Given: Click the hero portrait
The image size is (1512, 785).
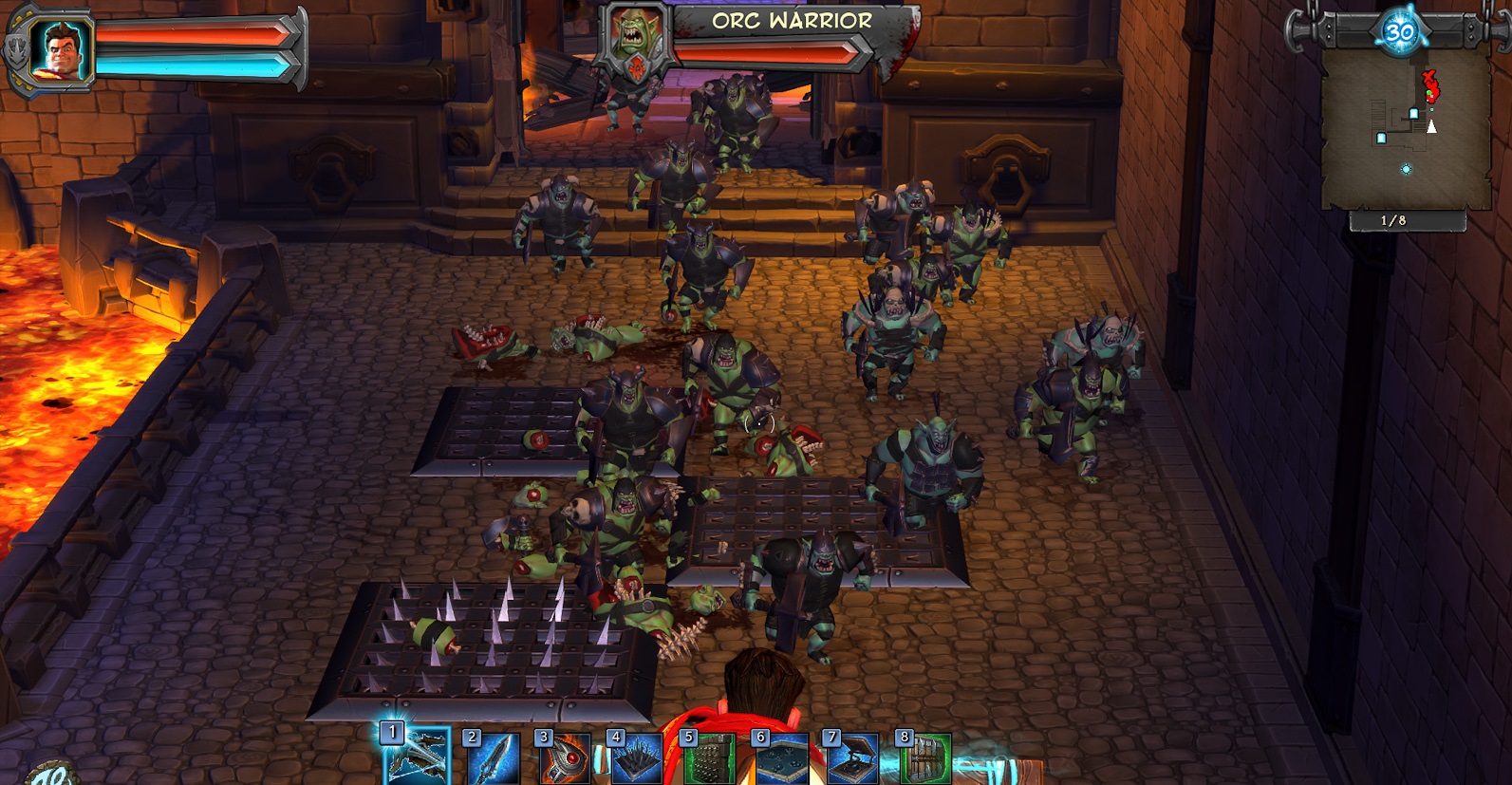Looking at the screenshot, I should (x=59, y=47).
